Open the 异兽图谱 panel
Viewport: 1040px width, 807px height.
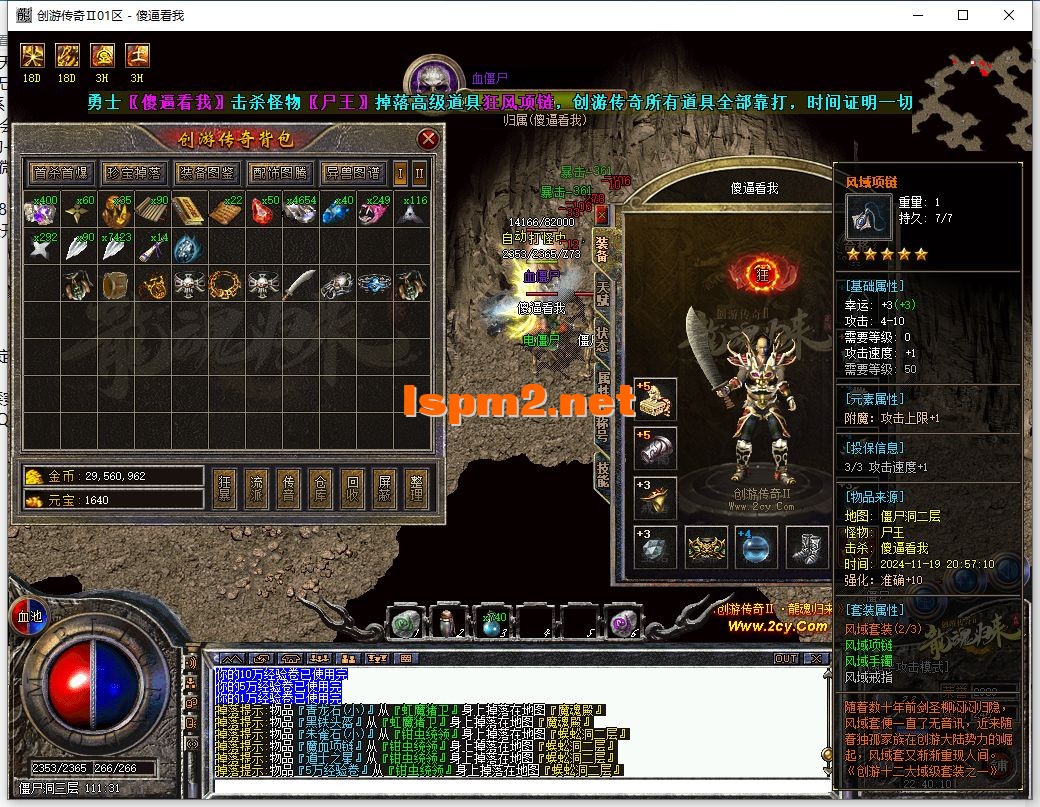[353, 173]
